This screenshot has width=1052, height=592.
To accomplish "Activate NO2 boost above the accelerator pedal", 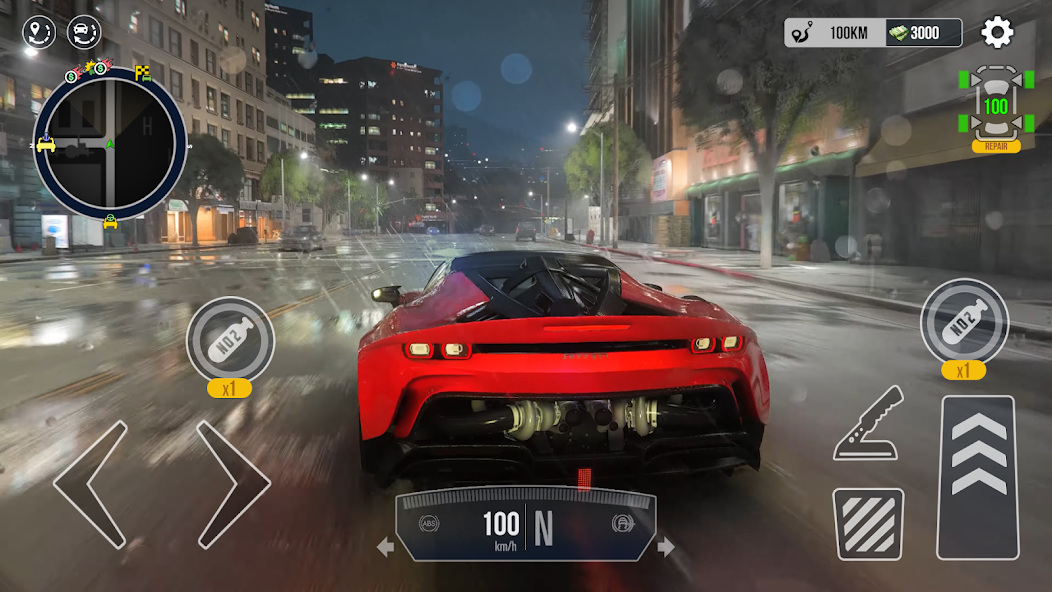I will [x=964, y=322].
